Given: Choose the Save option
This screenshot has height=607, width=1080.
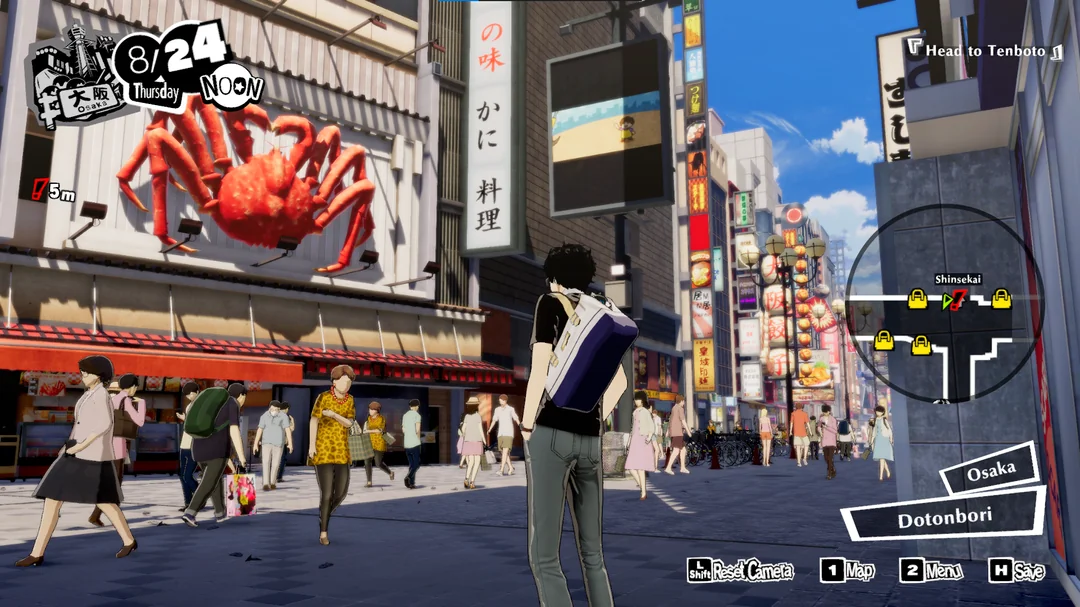Looking at the screenshot, I should [x=1016, y=570].
